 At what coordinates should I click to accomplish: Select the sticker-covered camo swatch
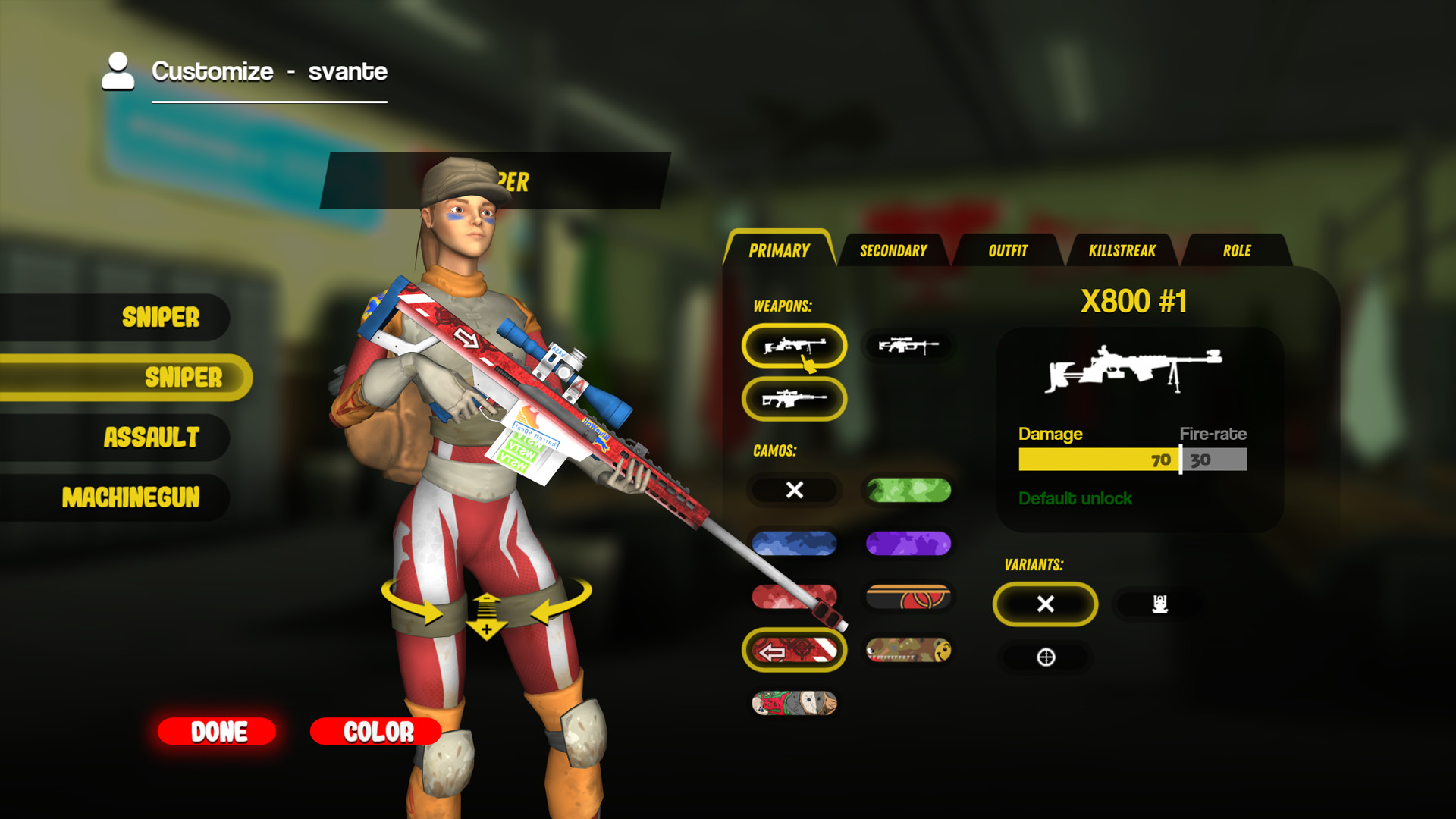794,704
